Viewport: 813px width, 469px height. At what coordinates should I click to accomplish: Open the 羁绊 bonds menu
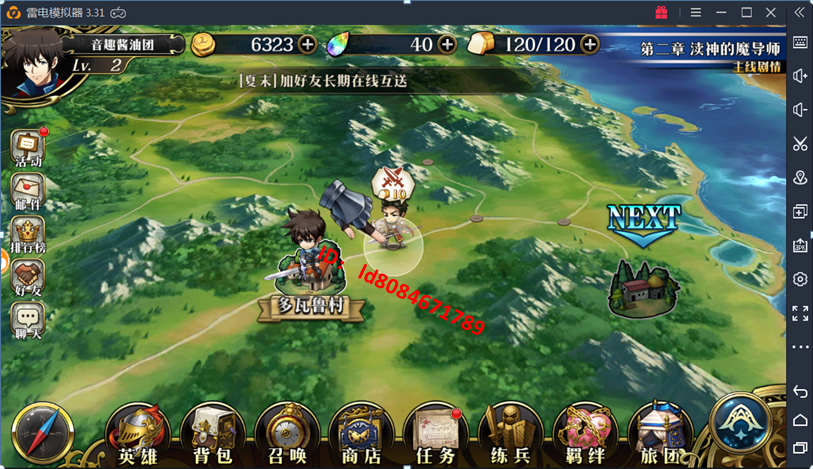coord(585,434)
